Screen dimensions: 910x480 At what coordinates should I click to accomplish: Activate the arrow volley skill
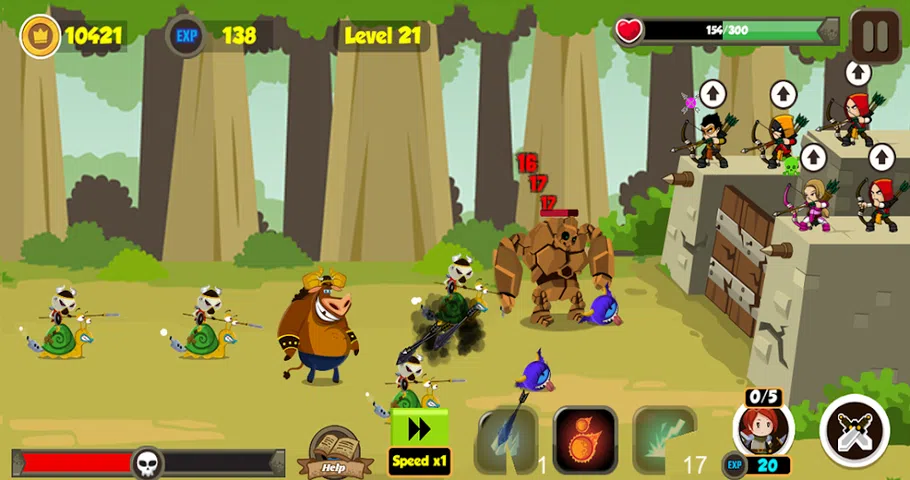[507, 438]
